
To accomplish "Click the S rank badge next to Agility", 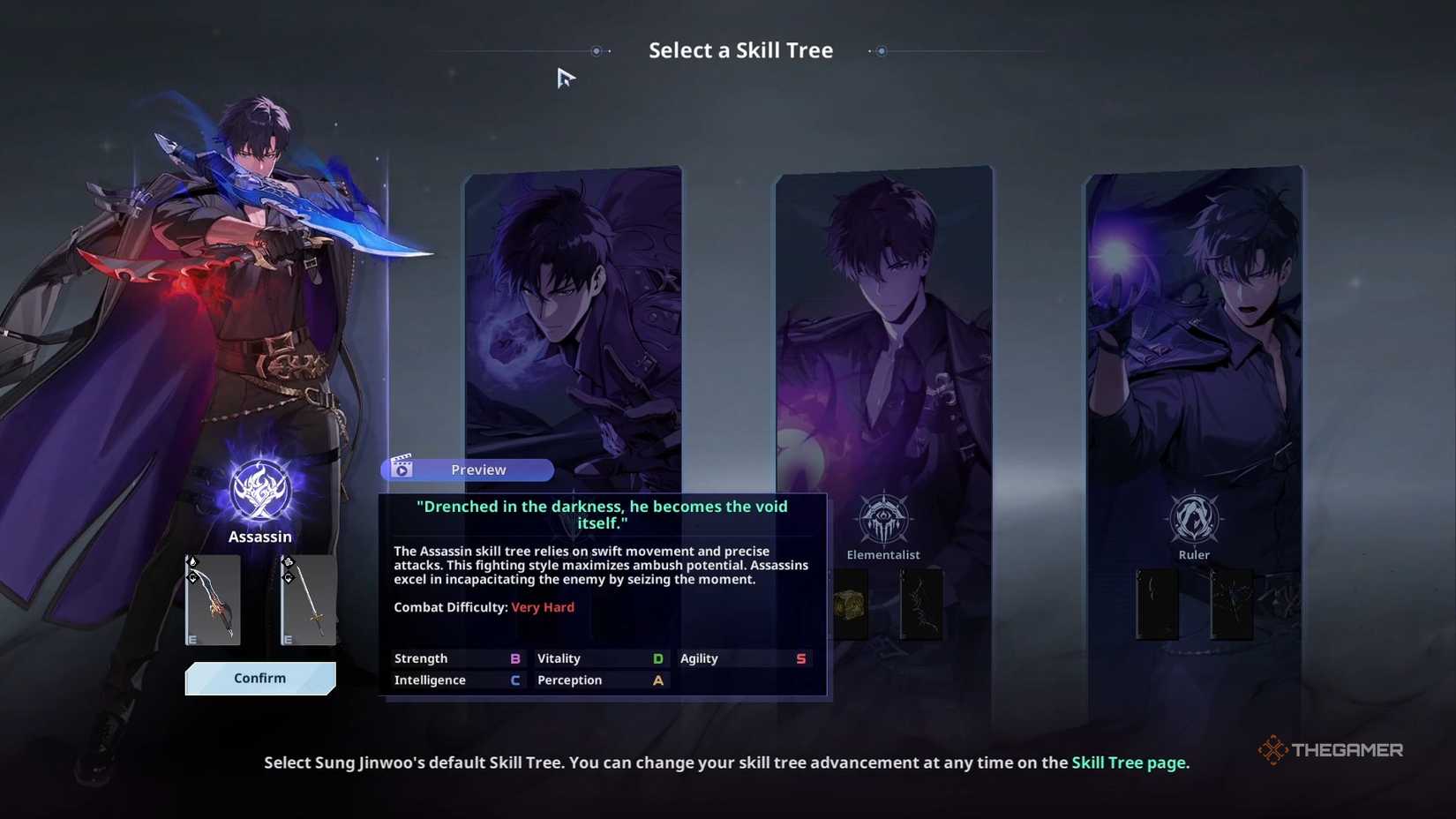I will [x=800, y=657].
